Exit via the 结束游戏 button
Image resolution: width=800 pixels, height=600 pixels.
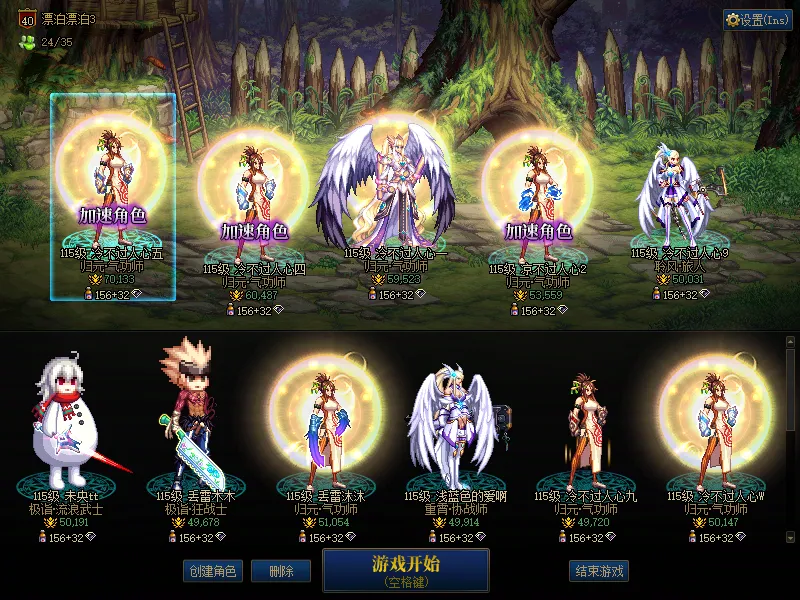599,571
